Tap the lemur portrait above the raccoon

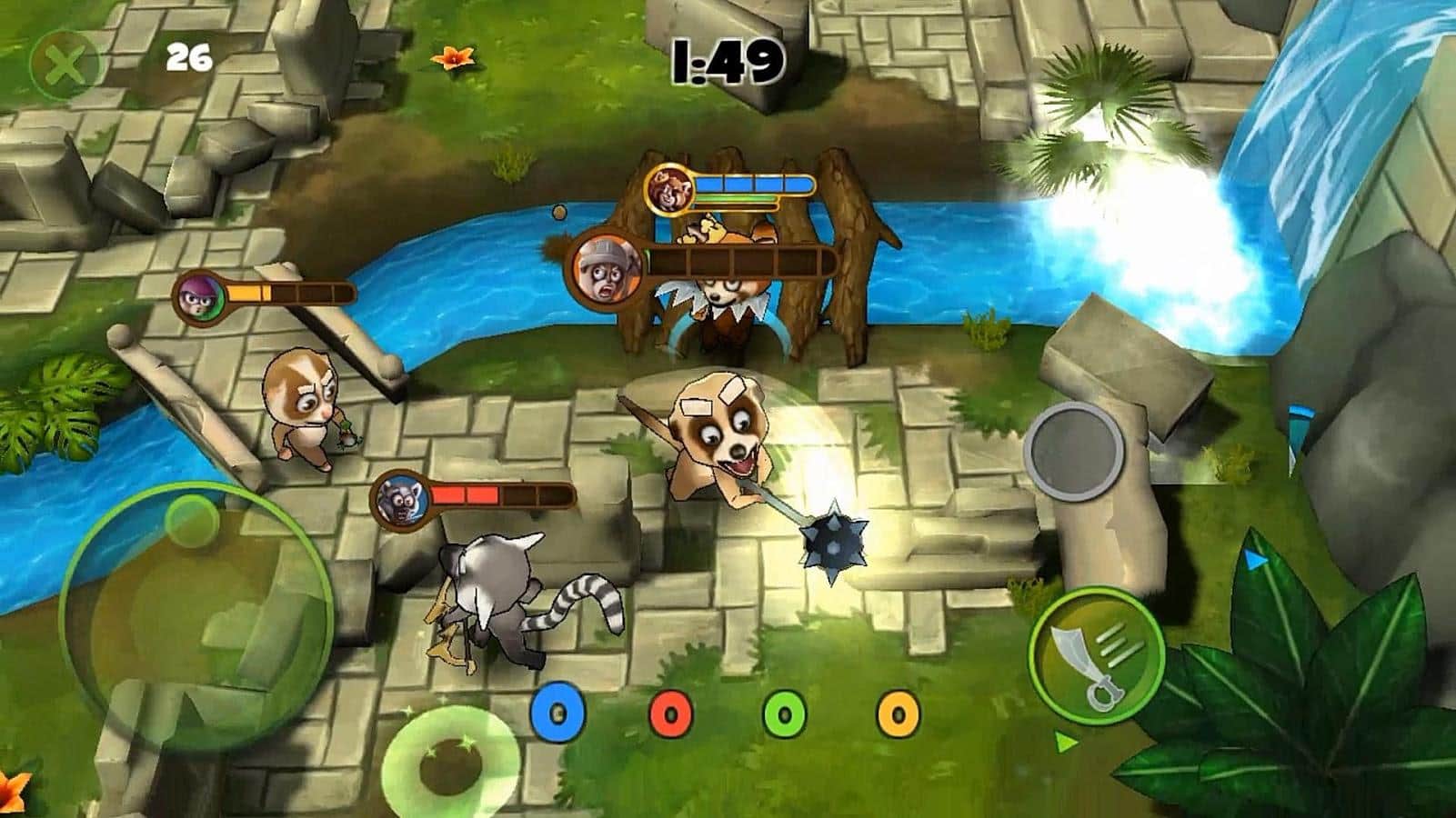401,498
